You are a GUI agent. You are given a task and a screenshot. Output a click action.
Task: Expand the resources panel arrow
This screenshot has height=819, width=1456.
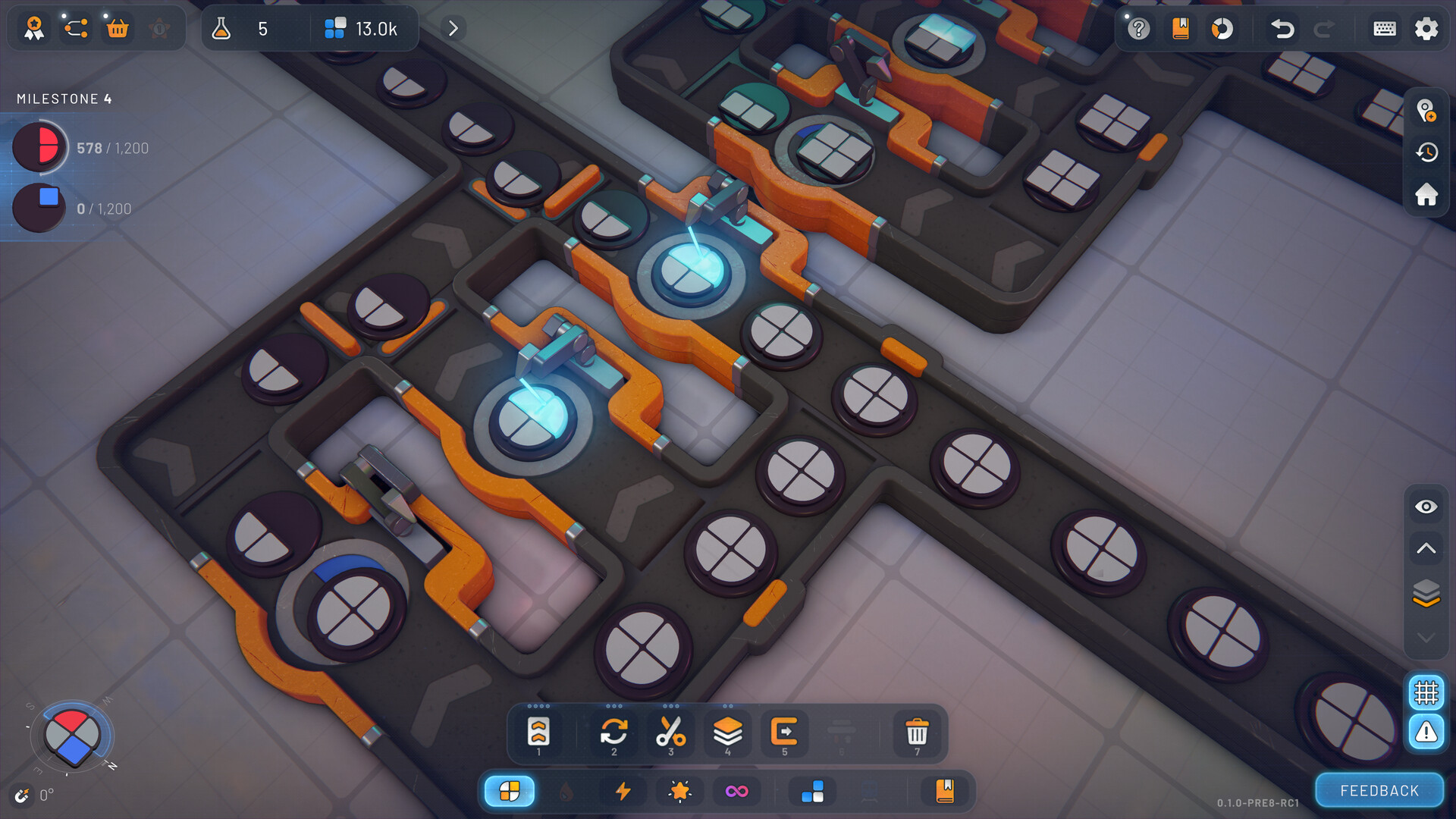click(453, 29)
